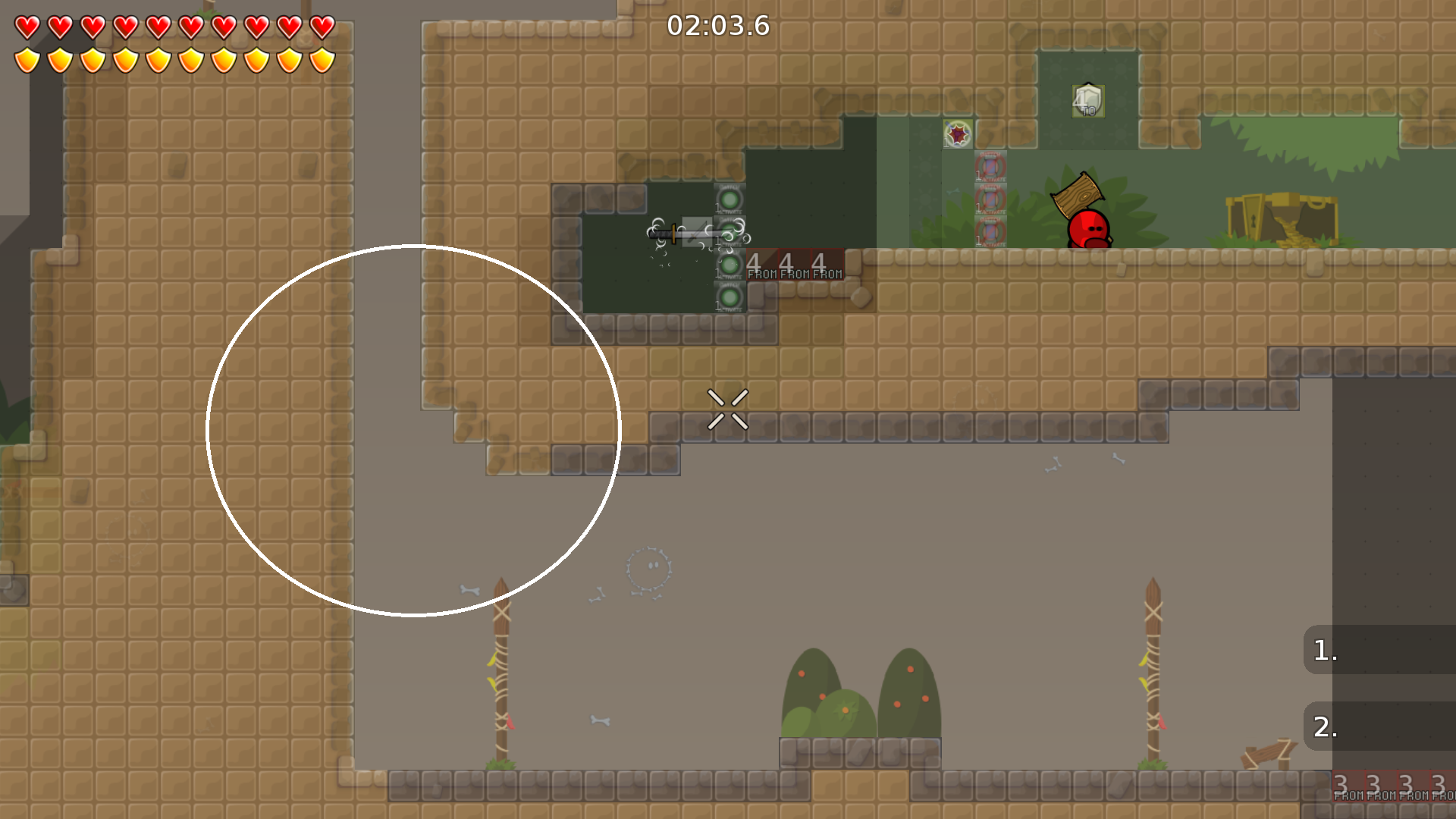Toggle the middle red SWITCH DEACTIVATE icon
The image size is (1456, 819).
tap(991, 199)
